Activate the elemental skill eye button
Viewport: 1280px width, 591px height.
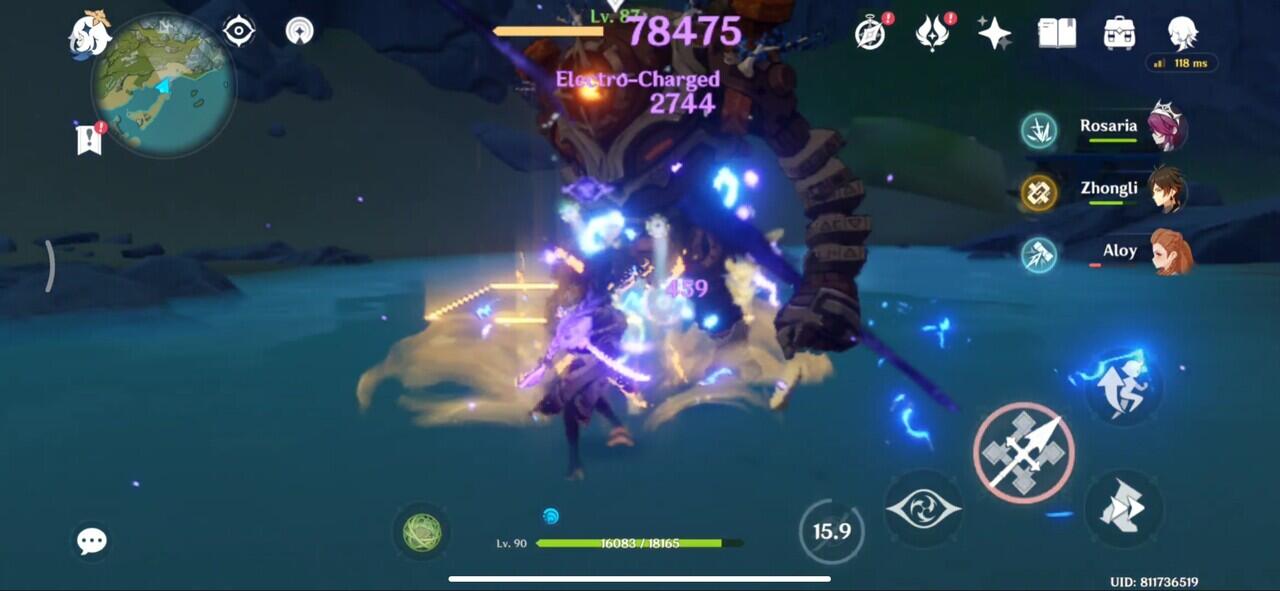coord(923,509)
